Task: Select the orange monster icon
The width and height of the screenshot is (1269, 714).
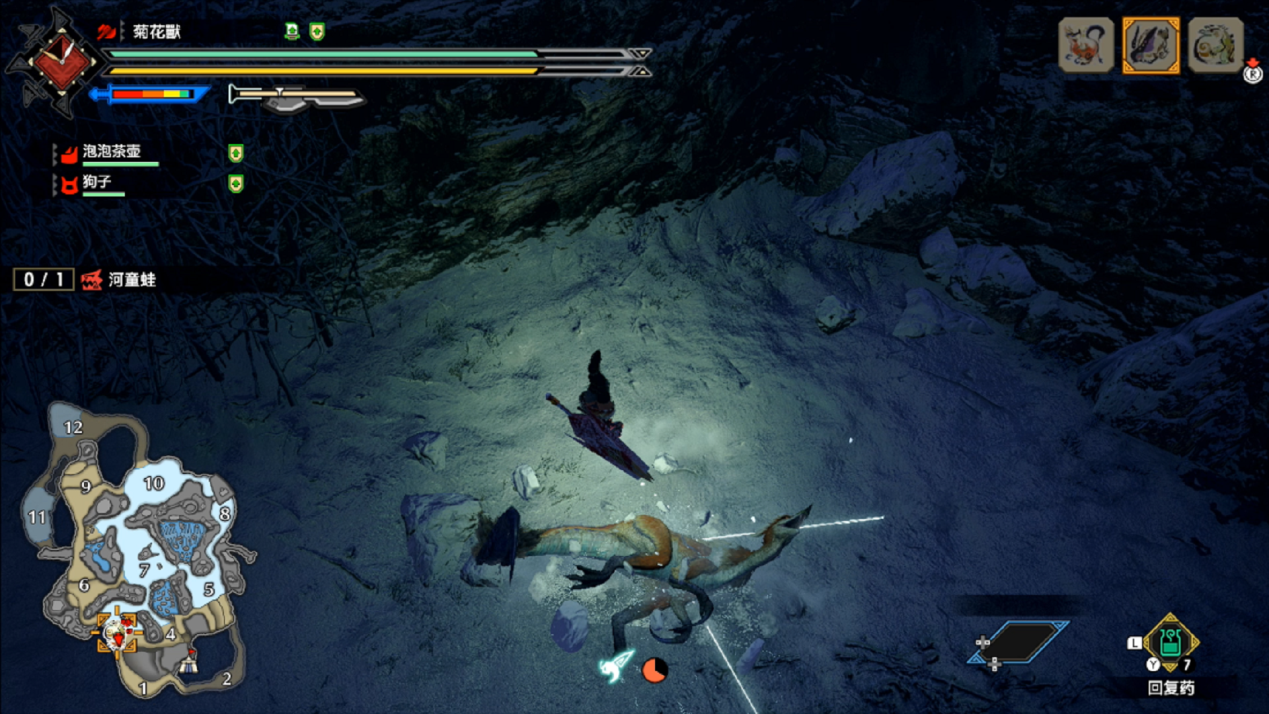Action: coord(1086,46)
